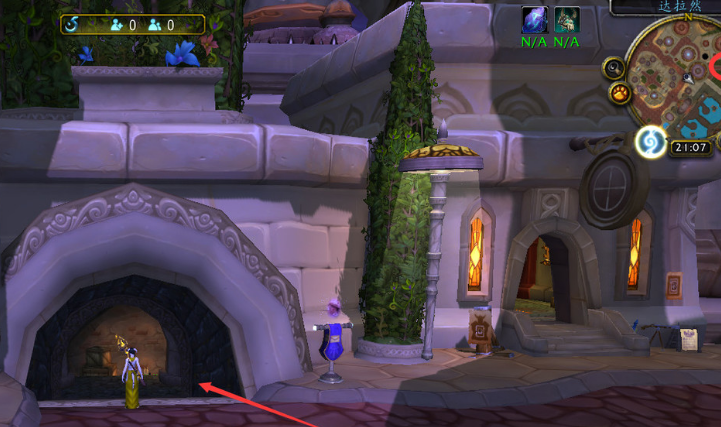Open the add-friend icon with plus sign

click(x=117, y=25)
